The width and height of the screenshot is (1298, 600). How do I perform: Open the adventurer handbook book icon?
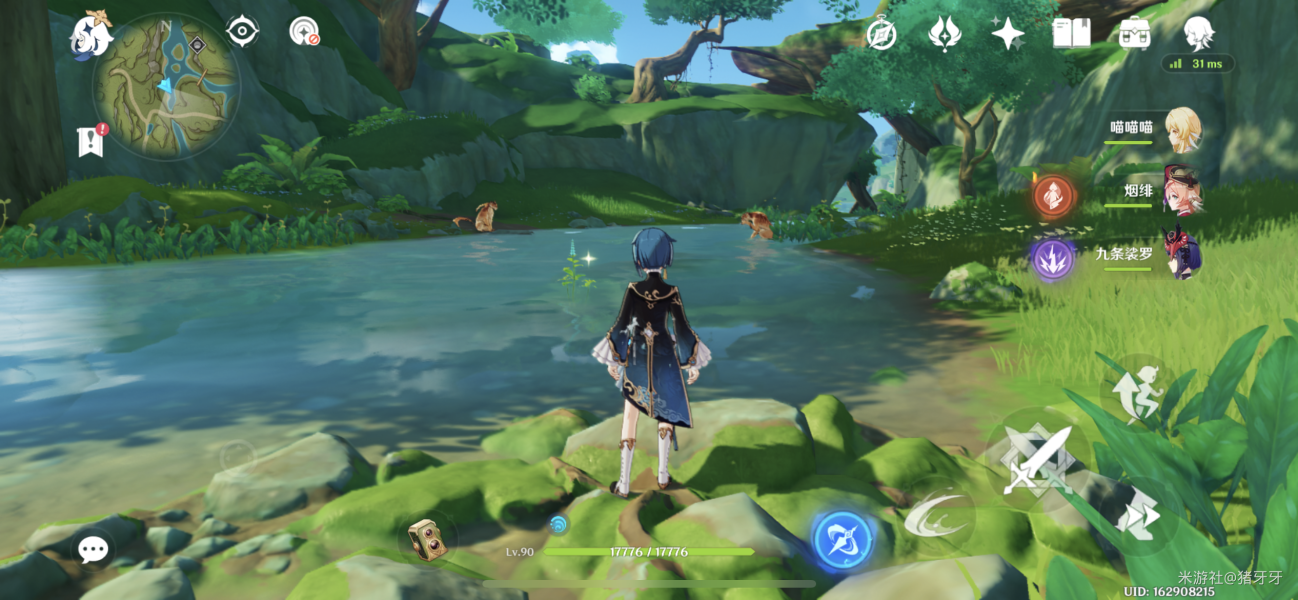[1071, 34]
